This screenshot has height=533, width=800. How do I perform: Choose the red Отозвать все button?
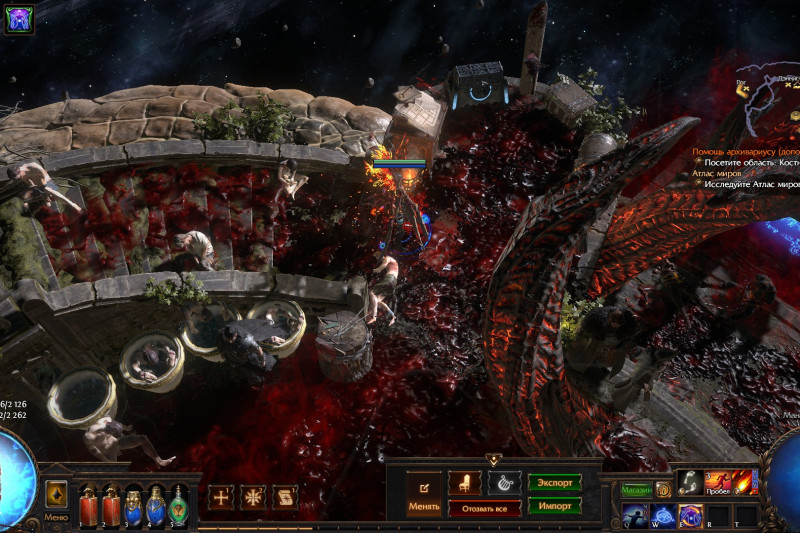tap(484, 508)
